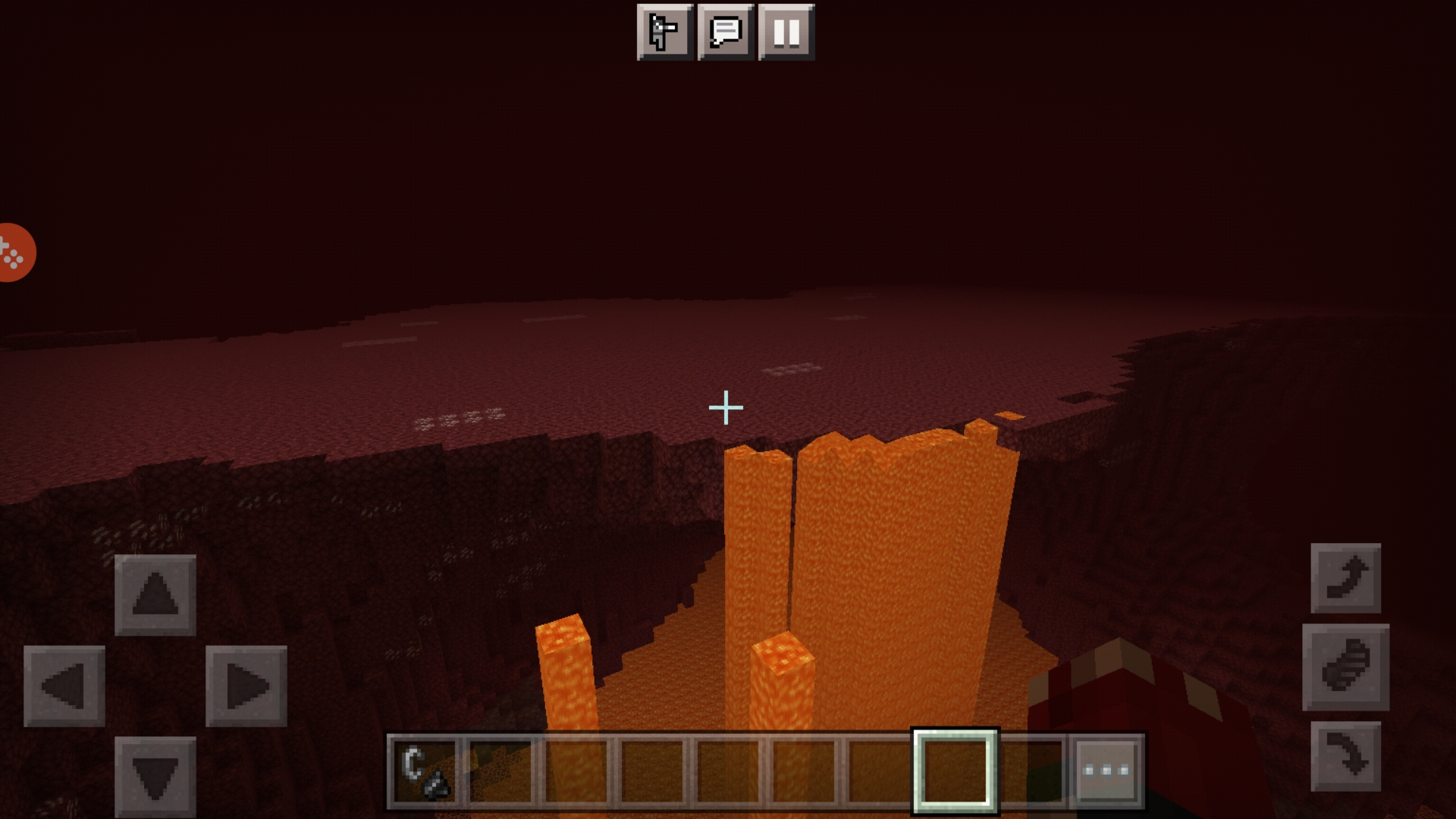This screenshot has height=819, width=1456.
Task: Click the crosshair at screen center
Action: 726,407
